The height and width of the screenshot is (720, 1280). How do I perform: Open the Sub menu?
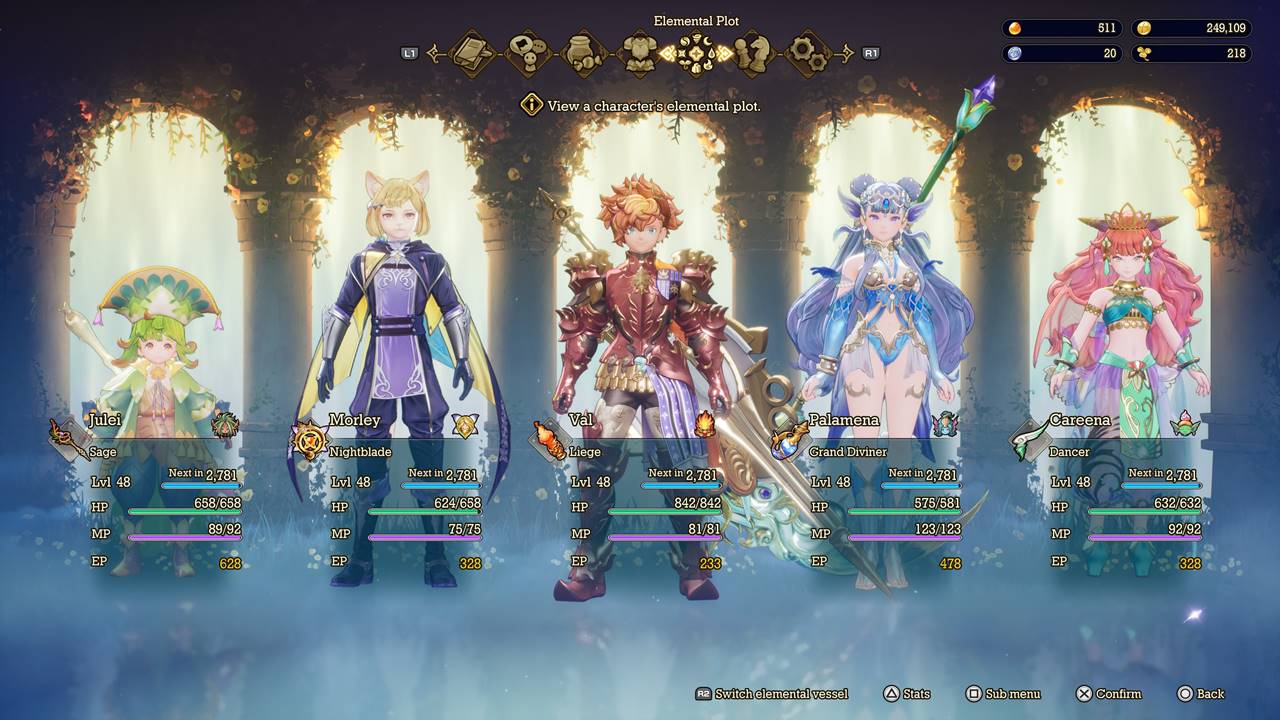[1003, 694]
